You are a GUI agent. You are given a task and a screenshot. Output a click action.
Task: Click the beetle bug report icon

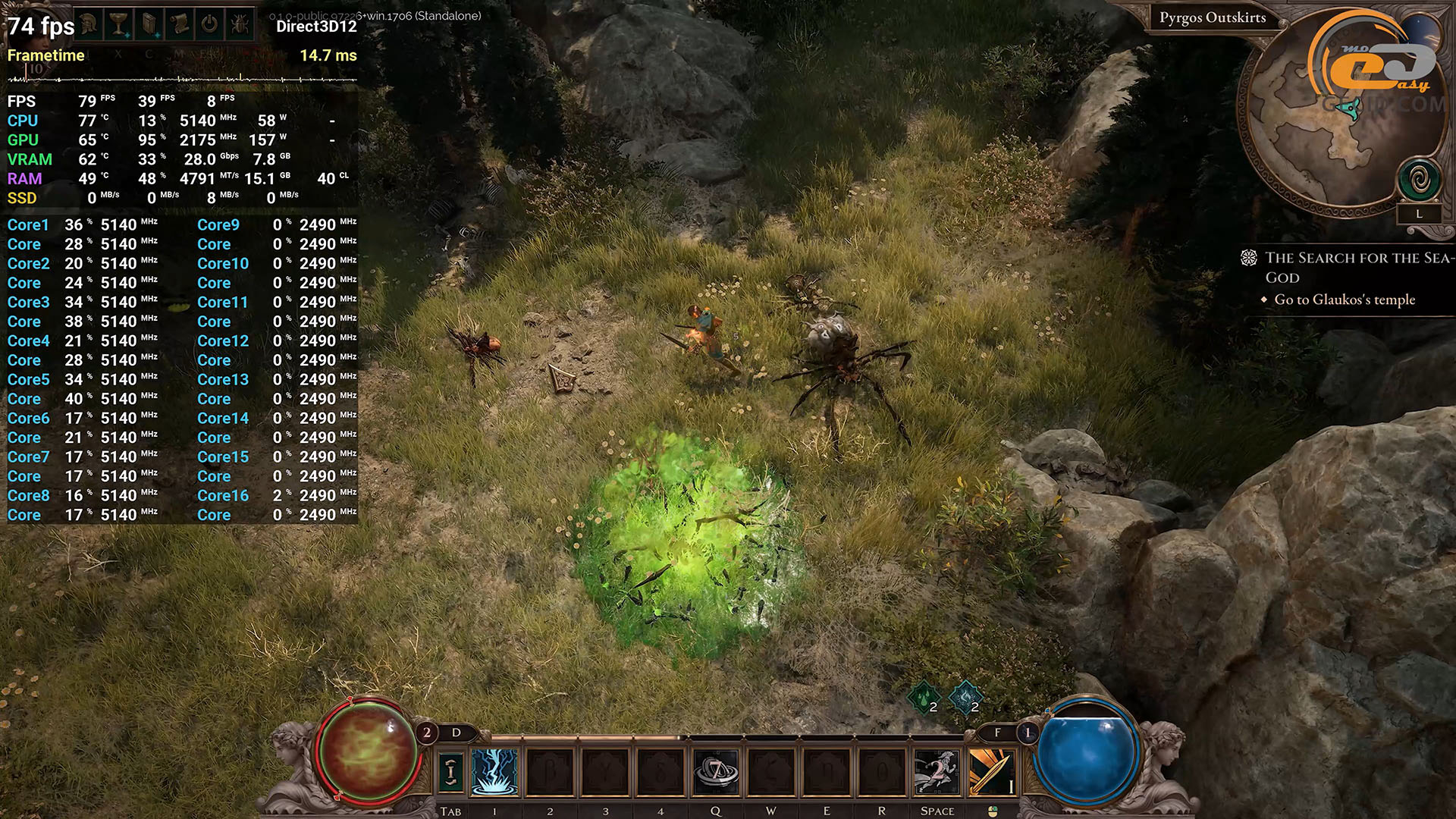tap(240, 24)
